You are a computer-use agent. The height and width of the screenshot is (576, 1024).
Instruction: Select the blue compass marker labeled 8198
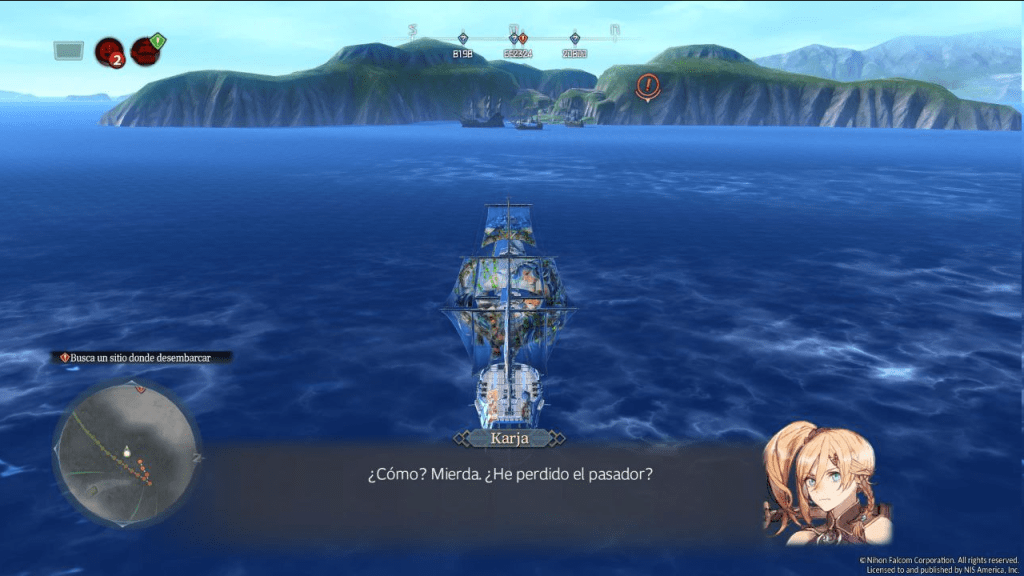[x=462, y=39]
